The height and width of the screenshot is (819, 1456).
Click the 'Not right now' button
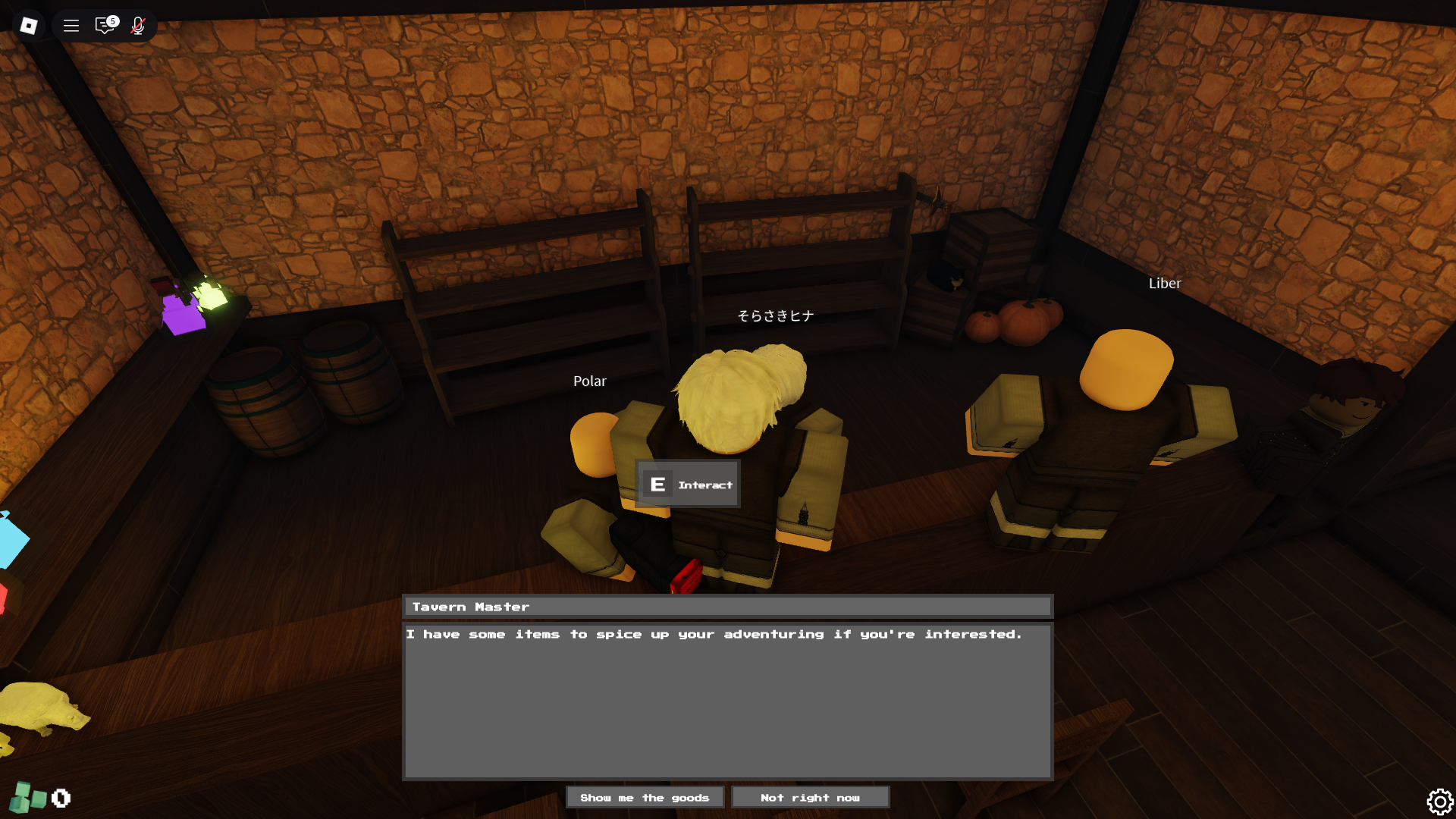point(810,797)
